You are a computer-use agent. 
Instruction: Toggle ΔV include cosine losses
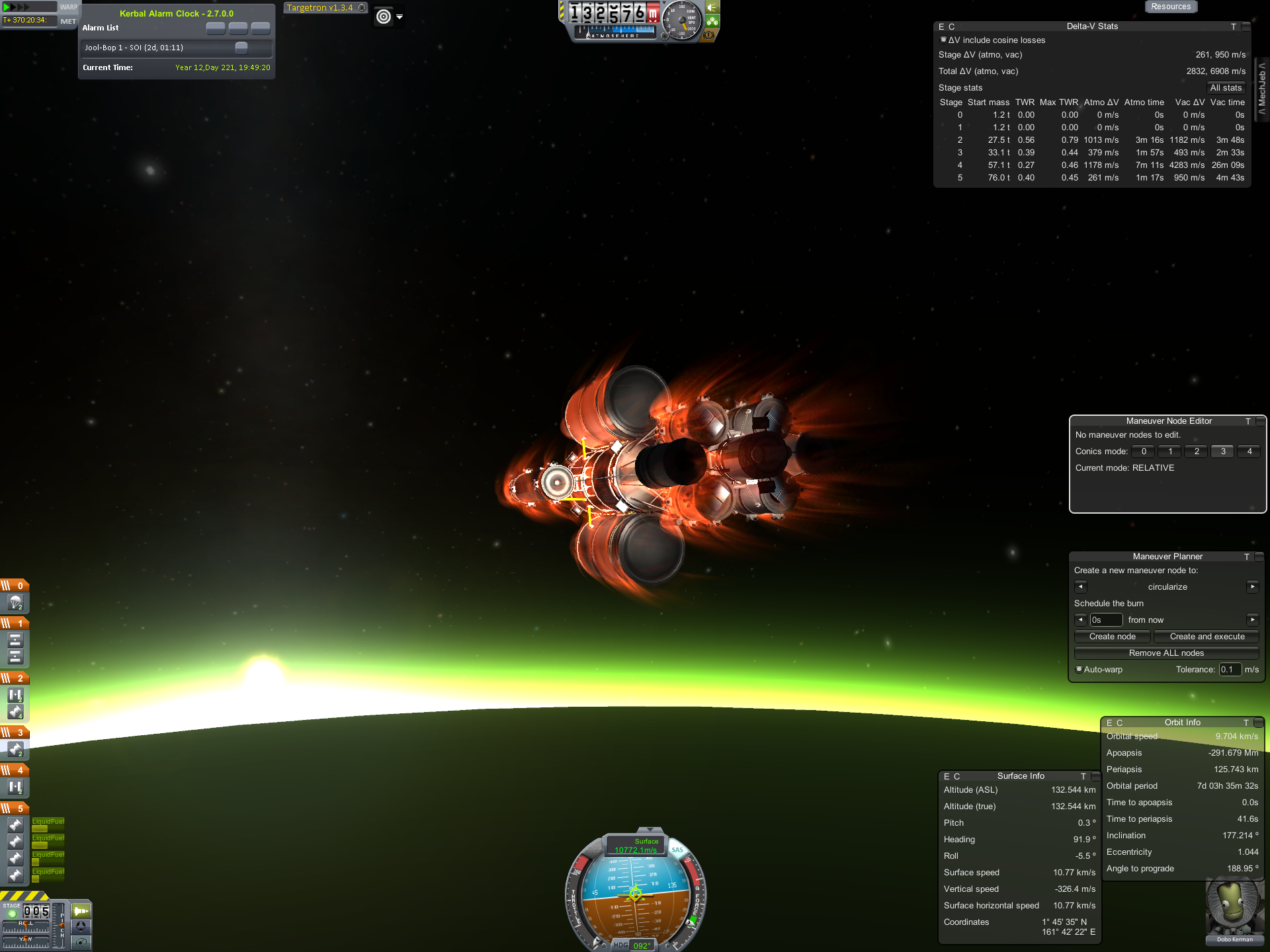pyautogui.click(x=943, y=40)
